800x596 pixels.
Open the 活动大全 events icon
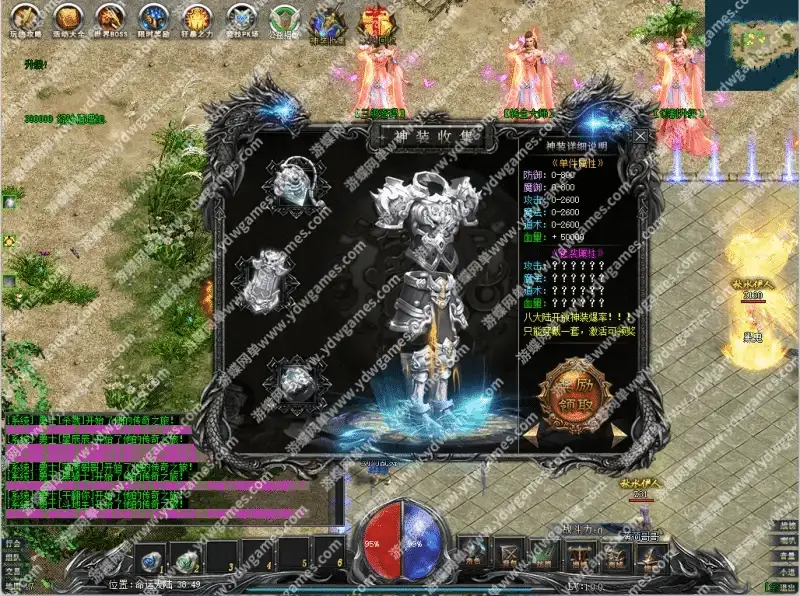[68, 17]
